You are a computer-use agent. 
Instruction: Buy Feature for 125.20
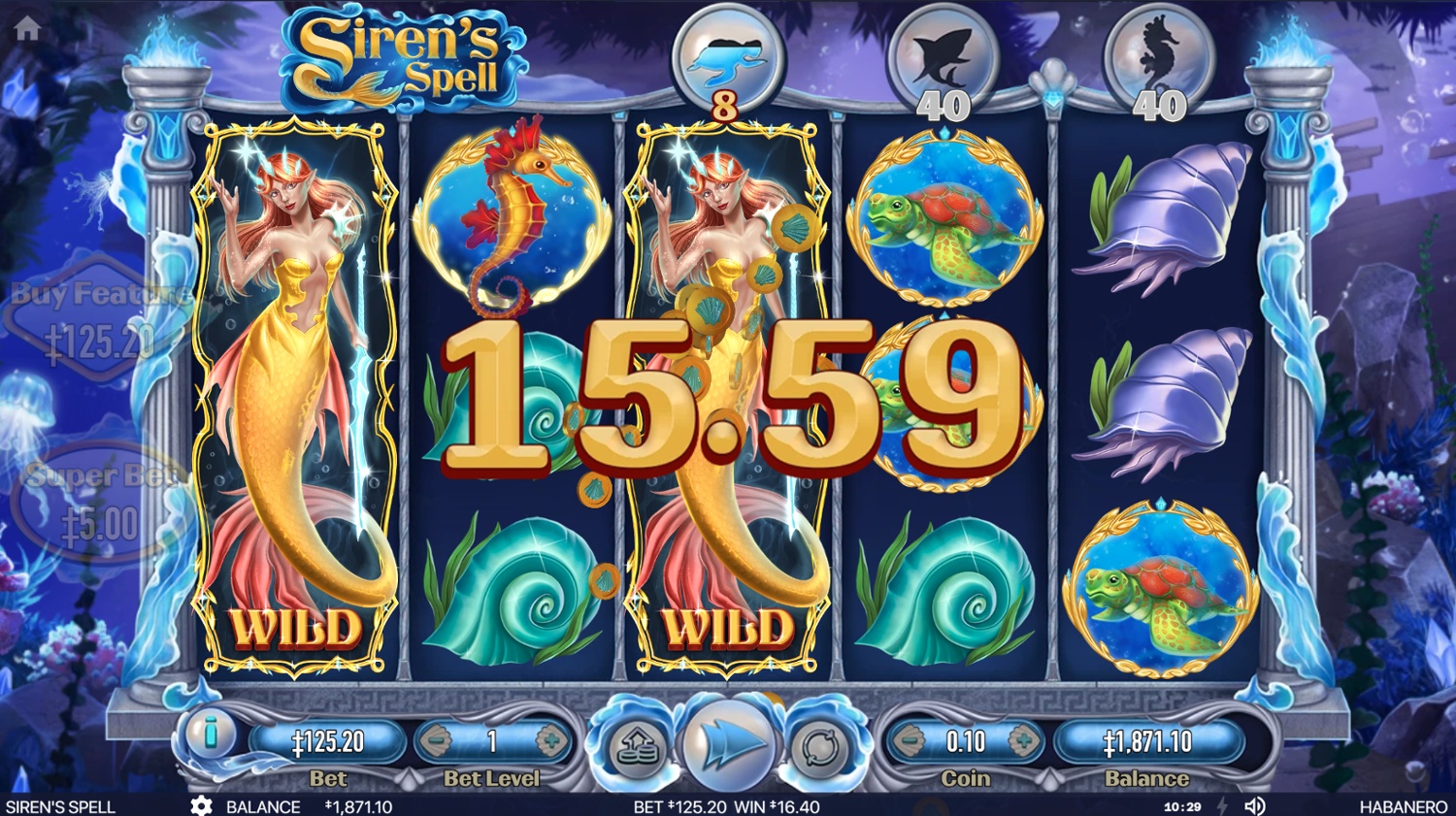99,318
